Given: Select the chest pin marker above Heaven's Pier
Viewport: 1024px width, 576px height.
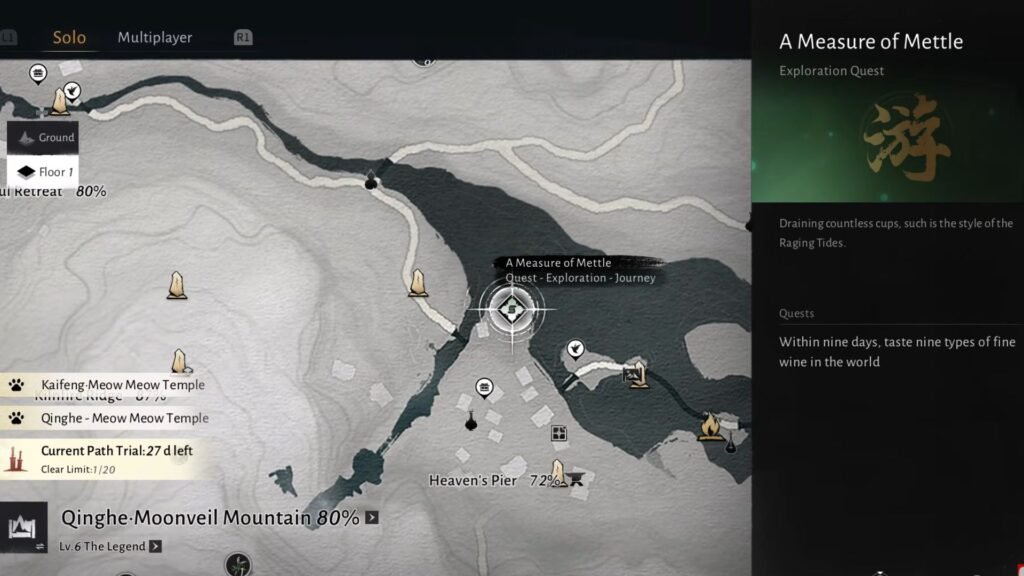Looking at the screenshot, I should point(485,387).
